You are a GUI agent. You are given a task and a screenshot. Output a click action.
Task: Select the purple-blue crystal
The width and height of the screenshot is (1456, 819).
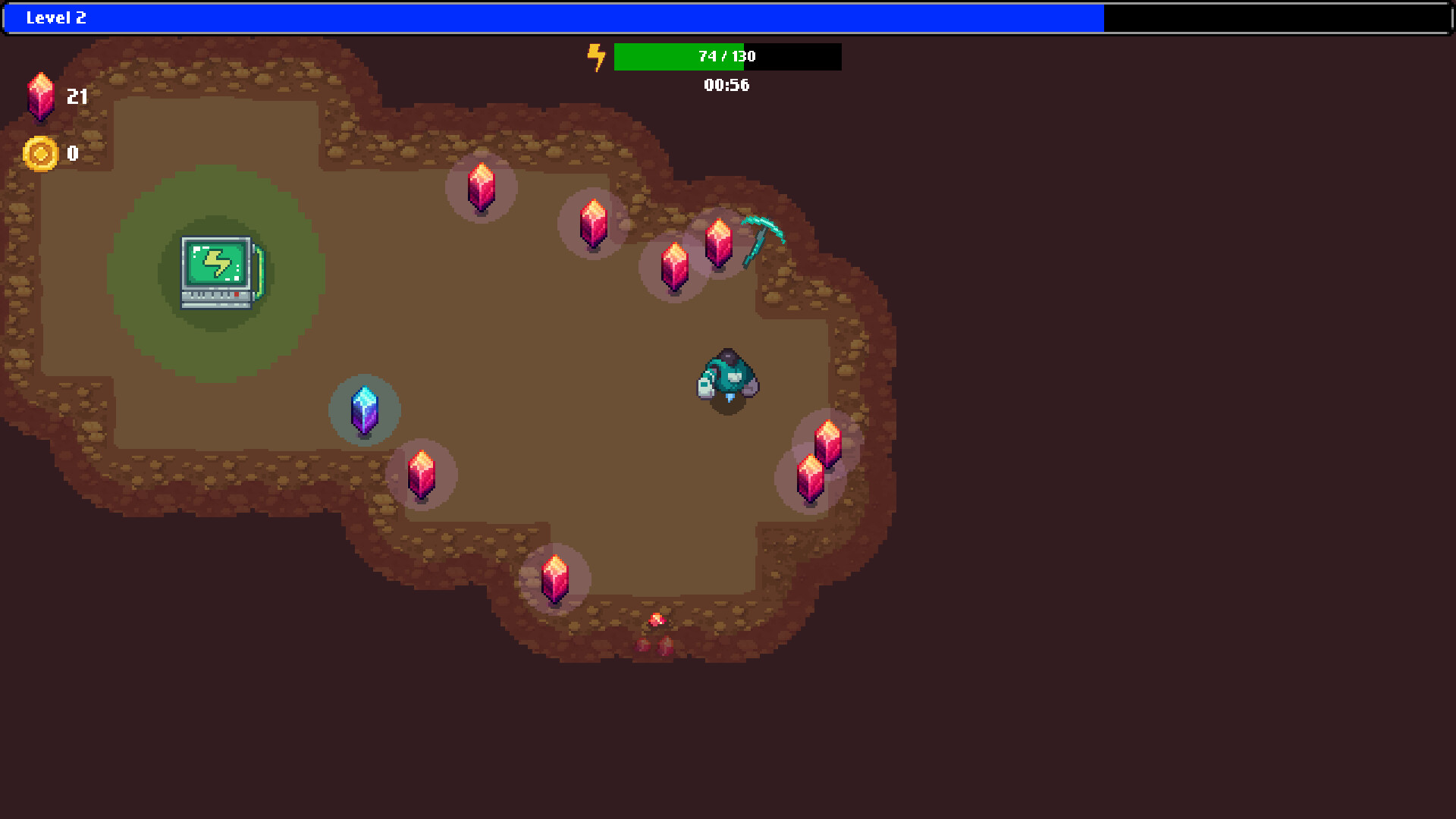click(364, 409)
